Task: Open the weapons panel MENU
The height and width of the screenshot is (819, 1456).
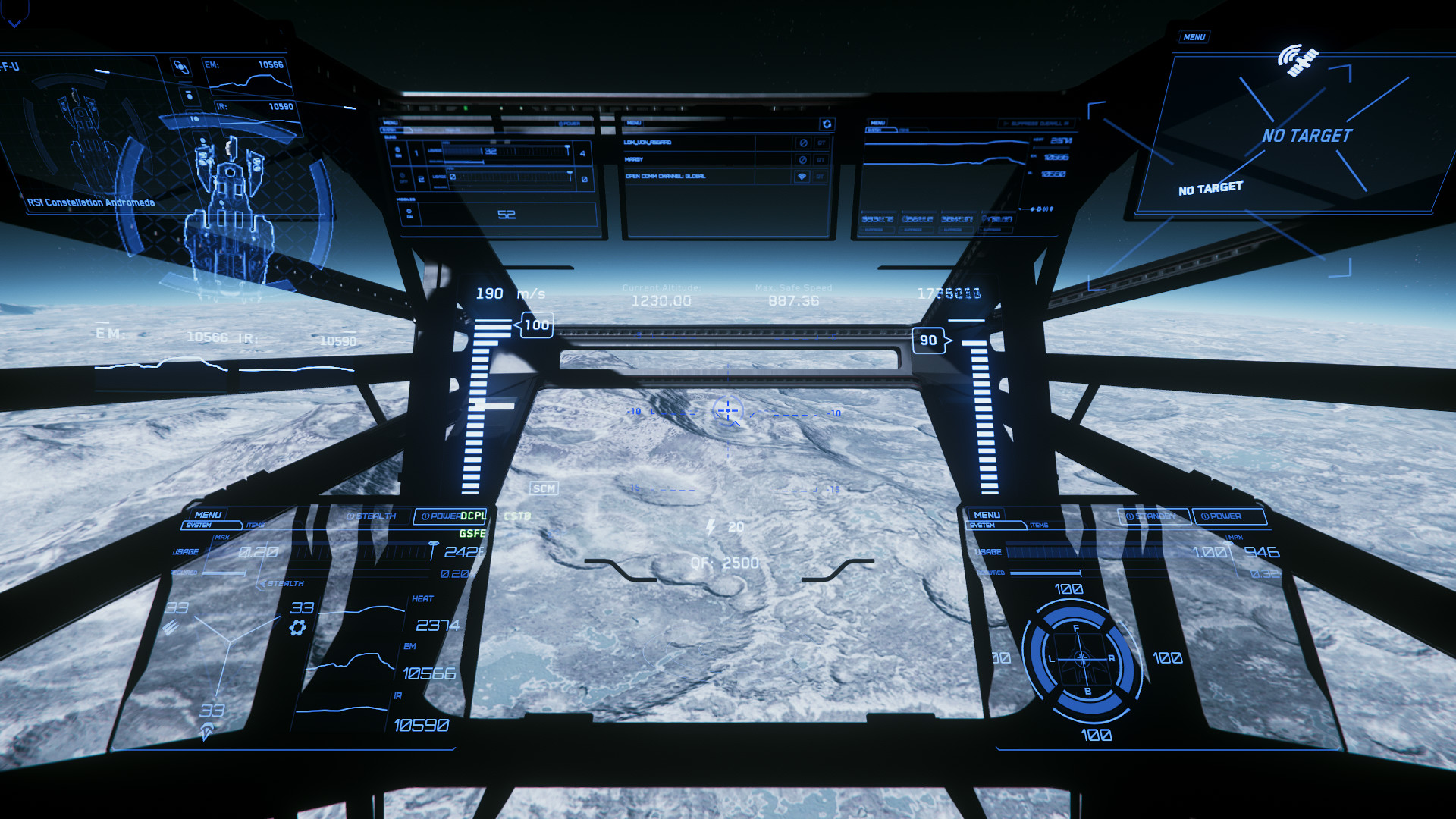Action: tap(391, 123)
